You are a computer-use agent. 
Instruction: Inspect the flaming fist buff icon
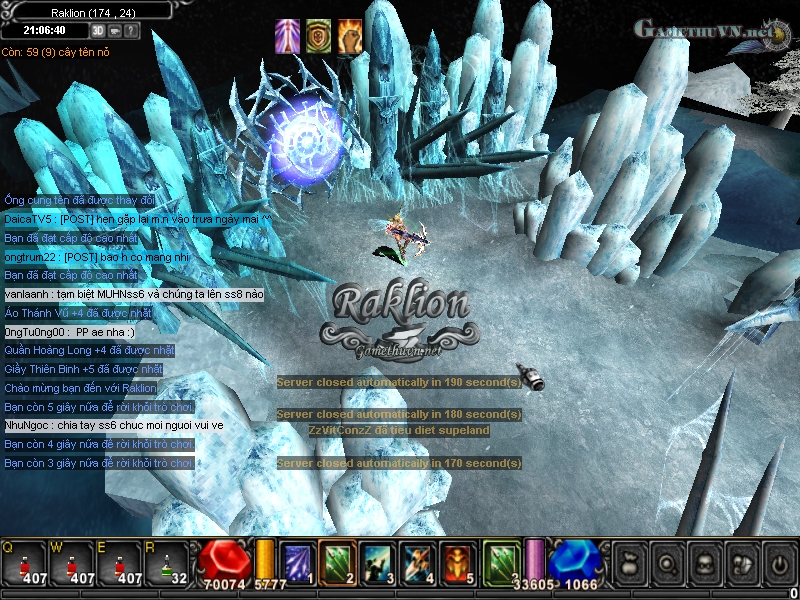click(x=350, y=35)
